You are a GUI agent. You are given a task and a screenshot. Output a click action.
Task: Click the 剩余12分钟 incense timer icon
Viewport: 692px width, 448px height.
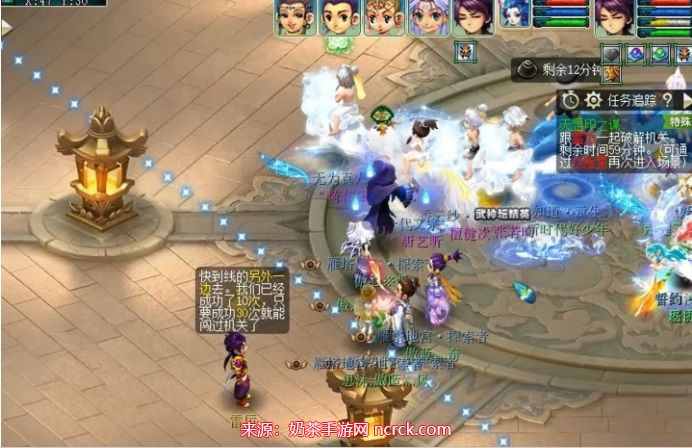[527, 68]
